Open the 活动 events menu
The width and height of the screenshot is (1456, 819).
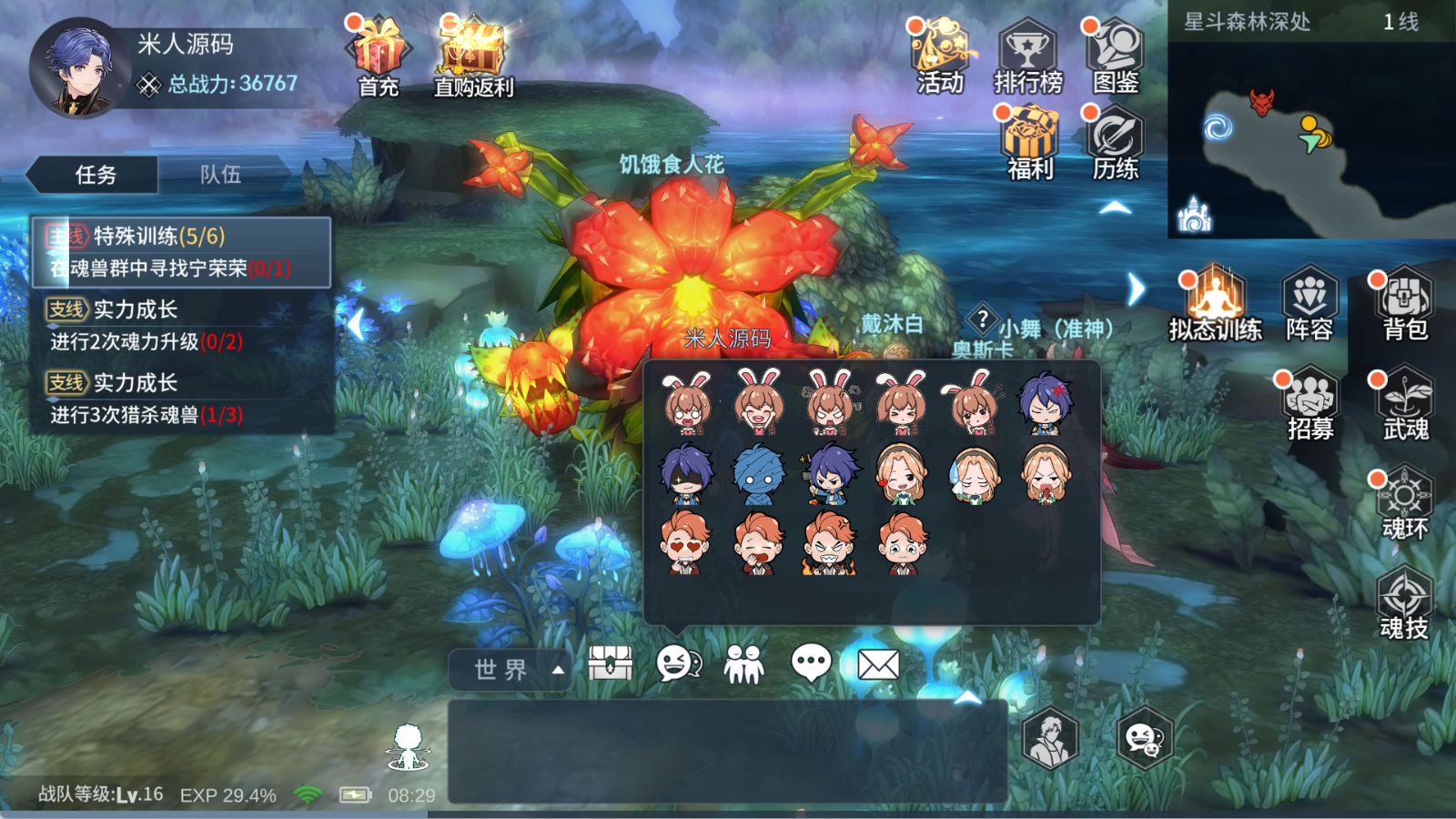(x=940, y=55)
